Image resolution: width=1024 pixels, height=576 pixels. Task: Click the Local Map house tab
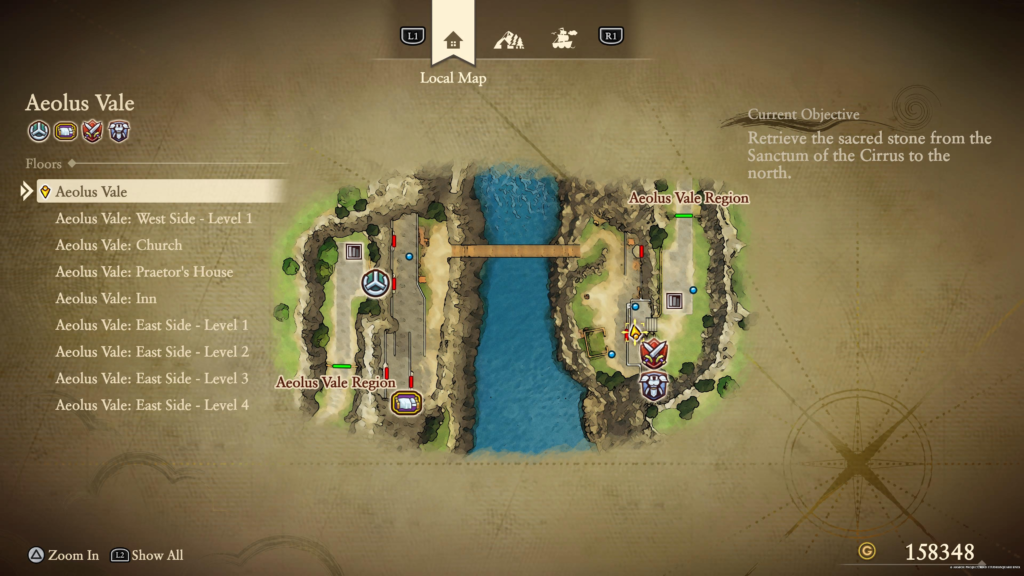tap(453, 40)
